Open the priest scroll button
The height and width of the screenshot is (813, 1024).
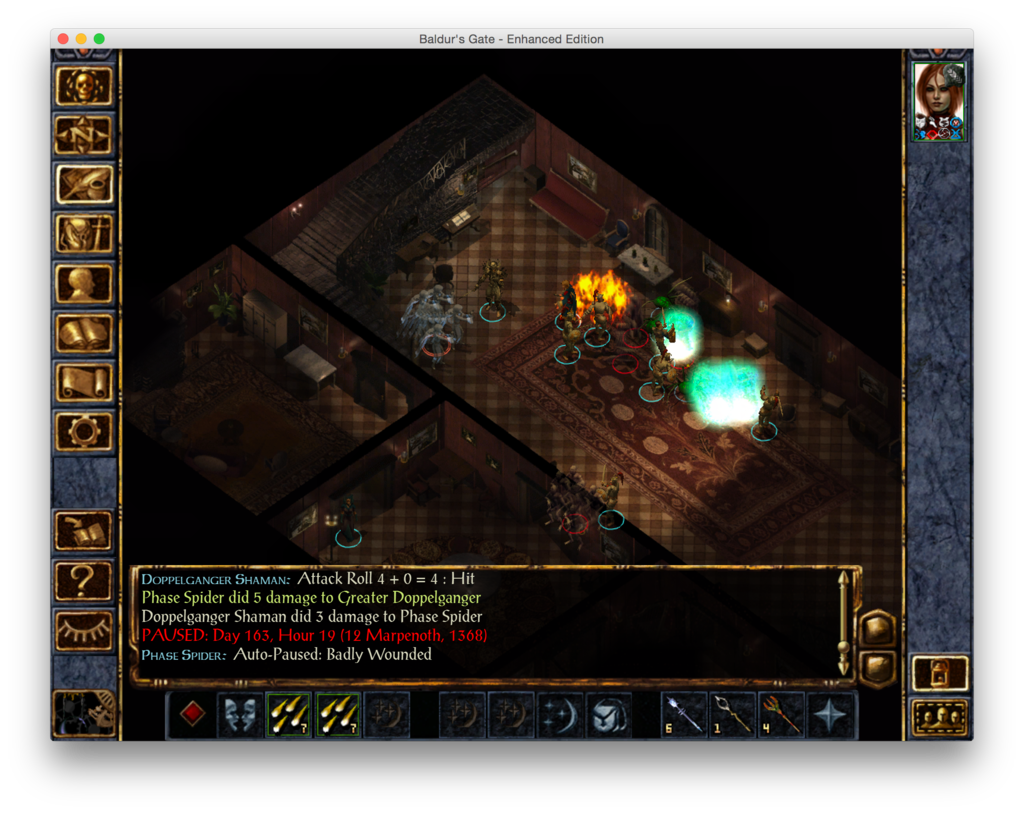(84, 382)
